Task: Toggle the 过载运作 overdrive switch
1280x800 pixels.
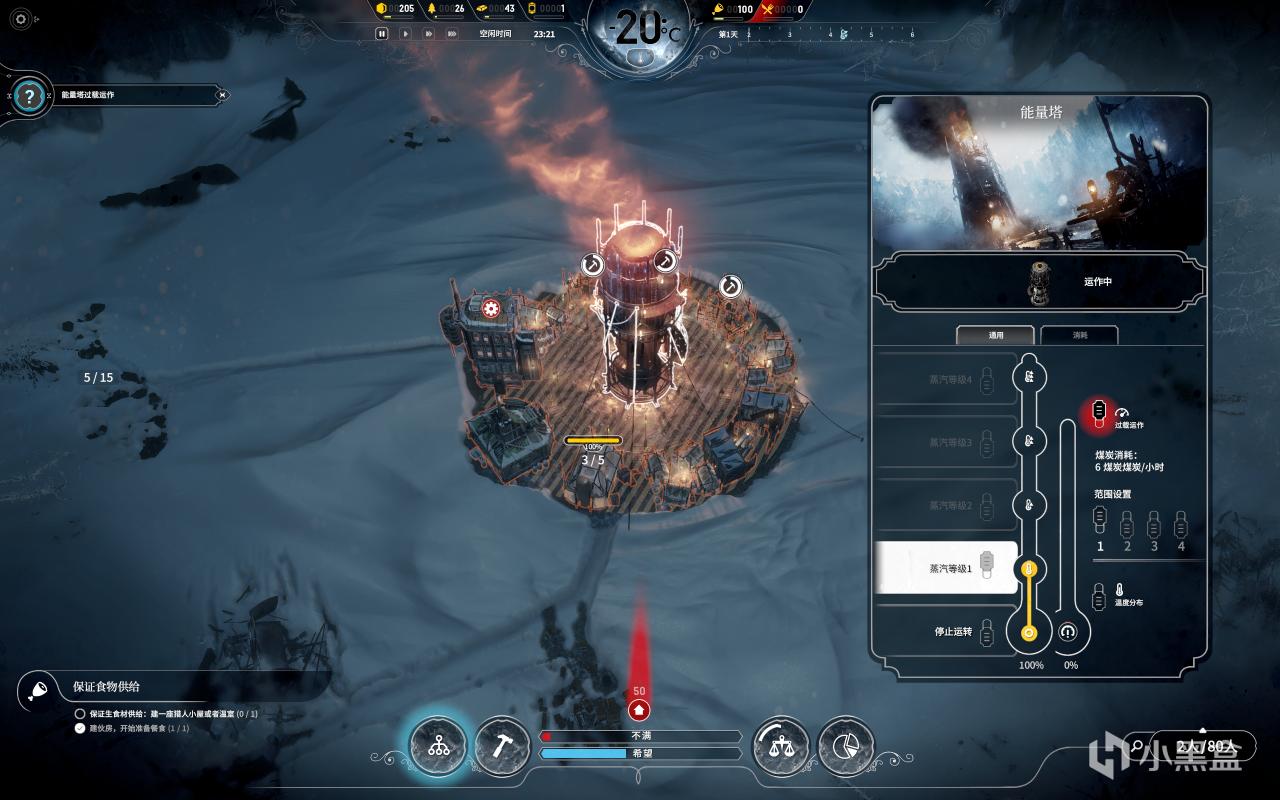Action: pyautogui.click(x=1099, y=411)
